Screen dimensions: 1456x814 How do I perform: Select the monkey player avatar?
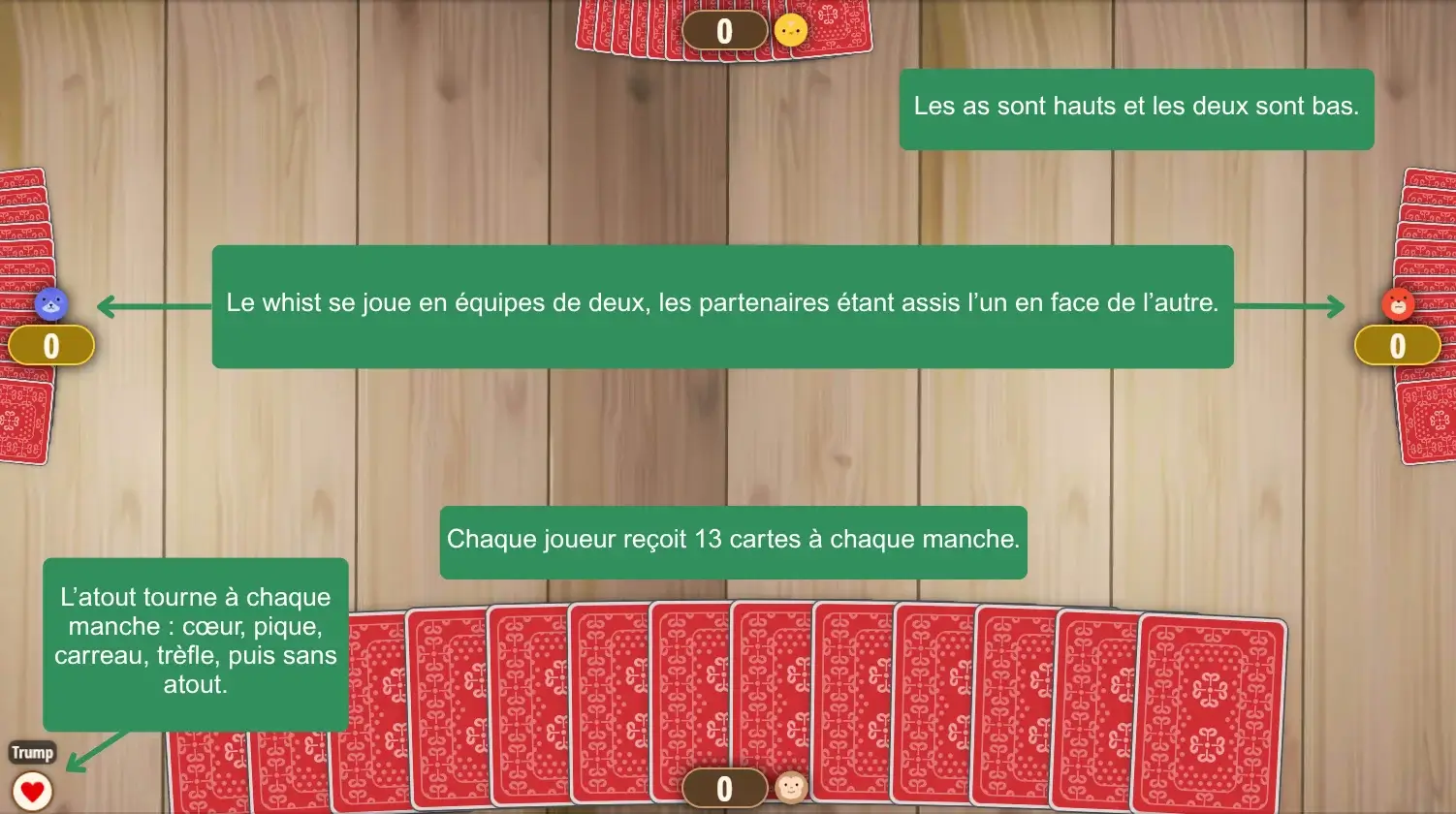click(791, 788)
